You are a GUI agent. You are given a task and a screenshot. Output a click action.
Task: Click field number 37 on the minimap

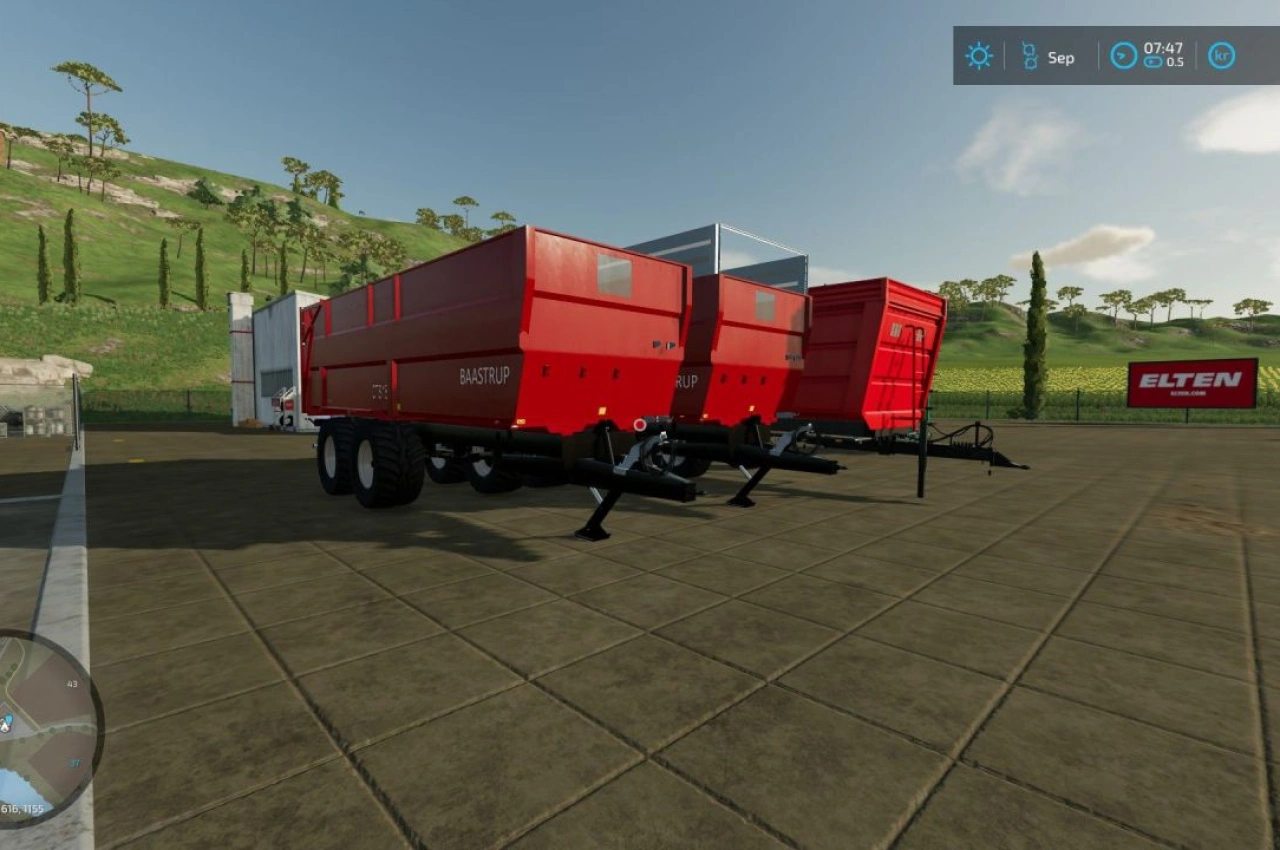click(74, 763)
